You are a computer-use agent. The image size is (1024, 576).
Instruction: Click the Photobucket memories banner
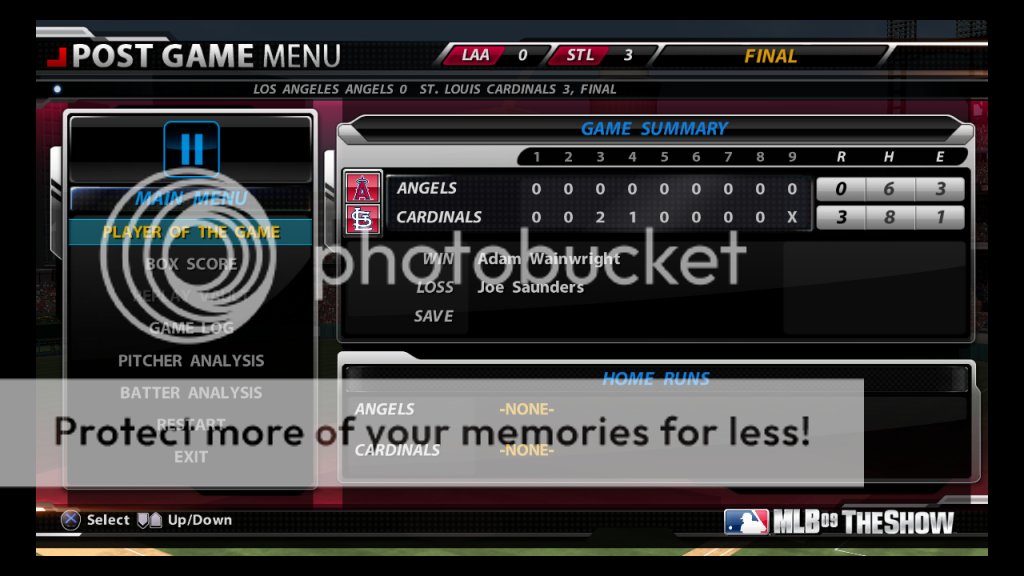pos(432,432)
